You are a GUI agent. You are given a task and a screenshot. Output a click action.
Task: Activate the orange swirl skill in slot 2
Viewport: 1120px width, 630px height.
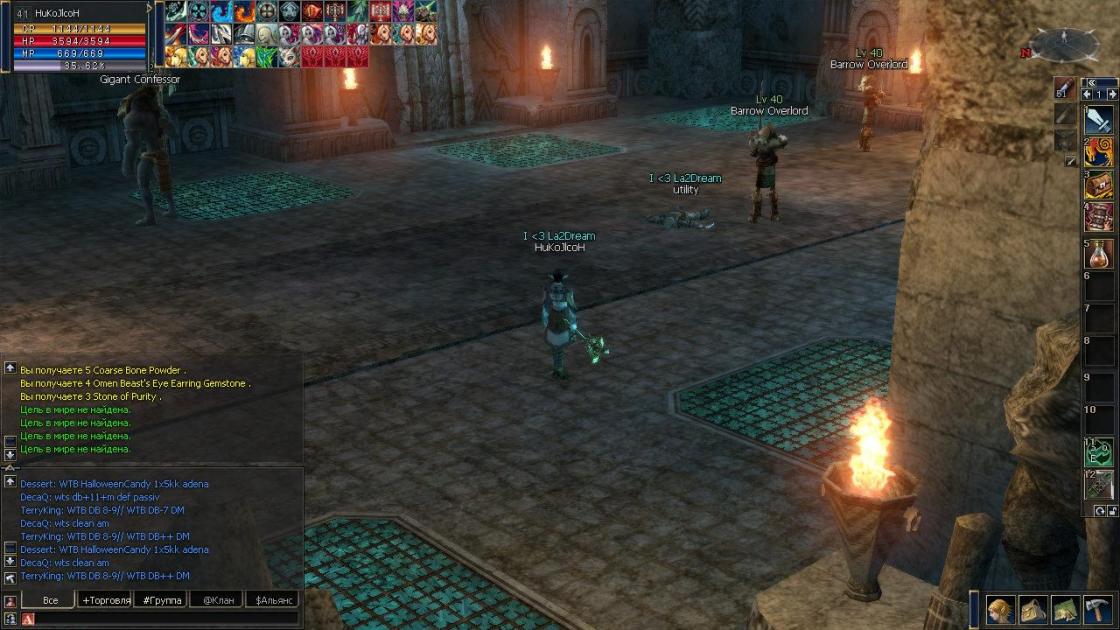[1099, 153]
